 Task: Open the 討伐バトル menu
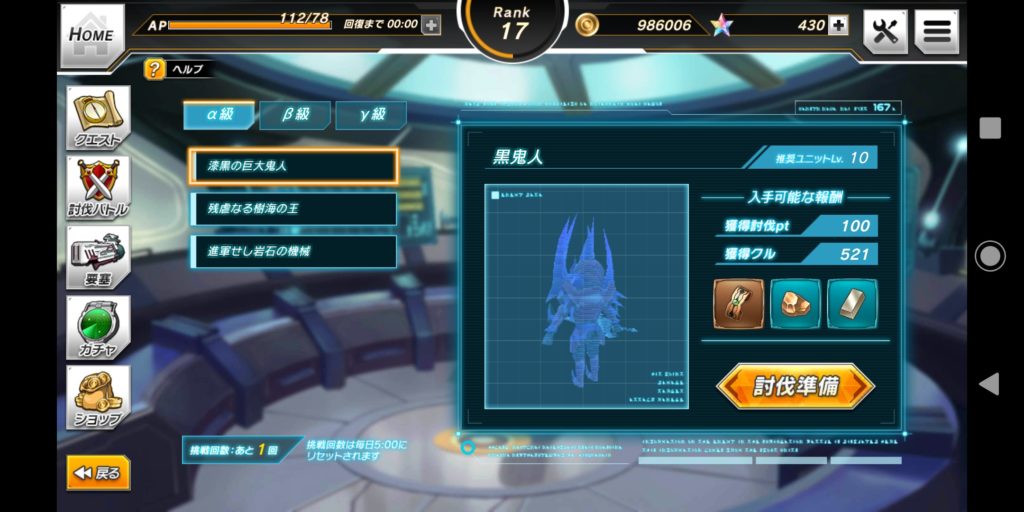pos(98,188)
